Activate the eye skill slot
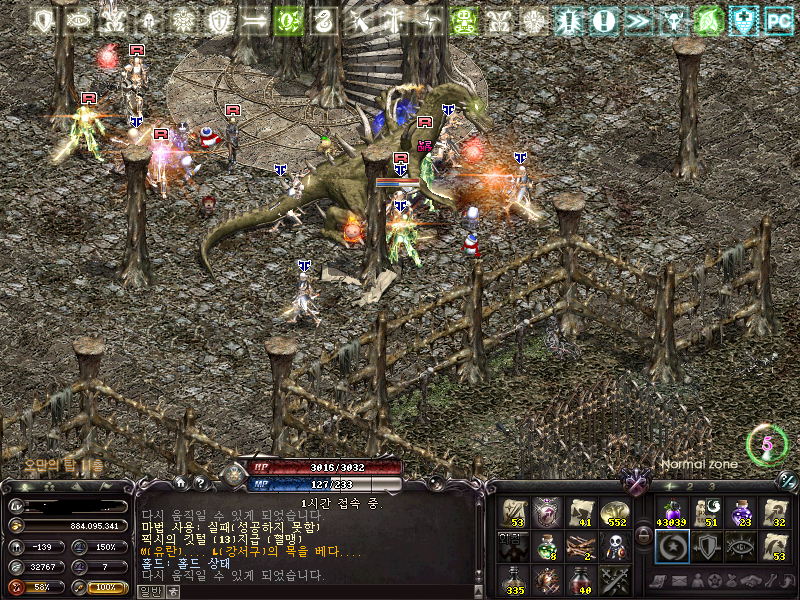Viewport: 800px width, 600px height. point(740,546)
